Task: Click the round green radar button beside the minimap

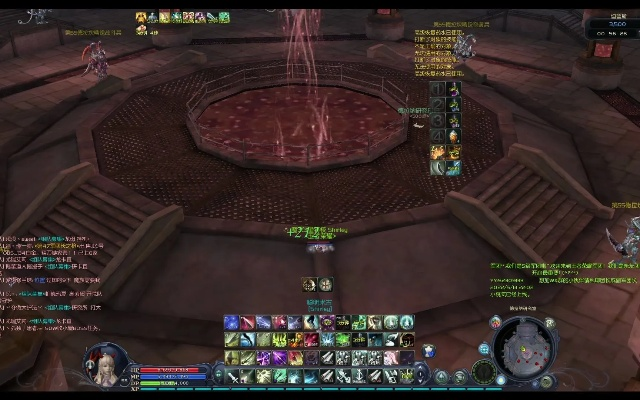Action: (485, 372)
